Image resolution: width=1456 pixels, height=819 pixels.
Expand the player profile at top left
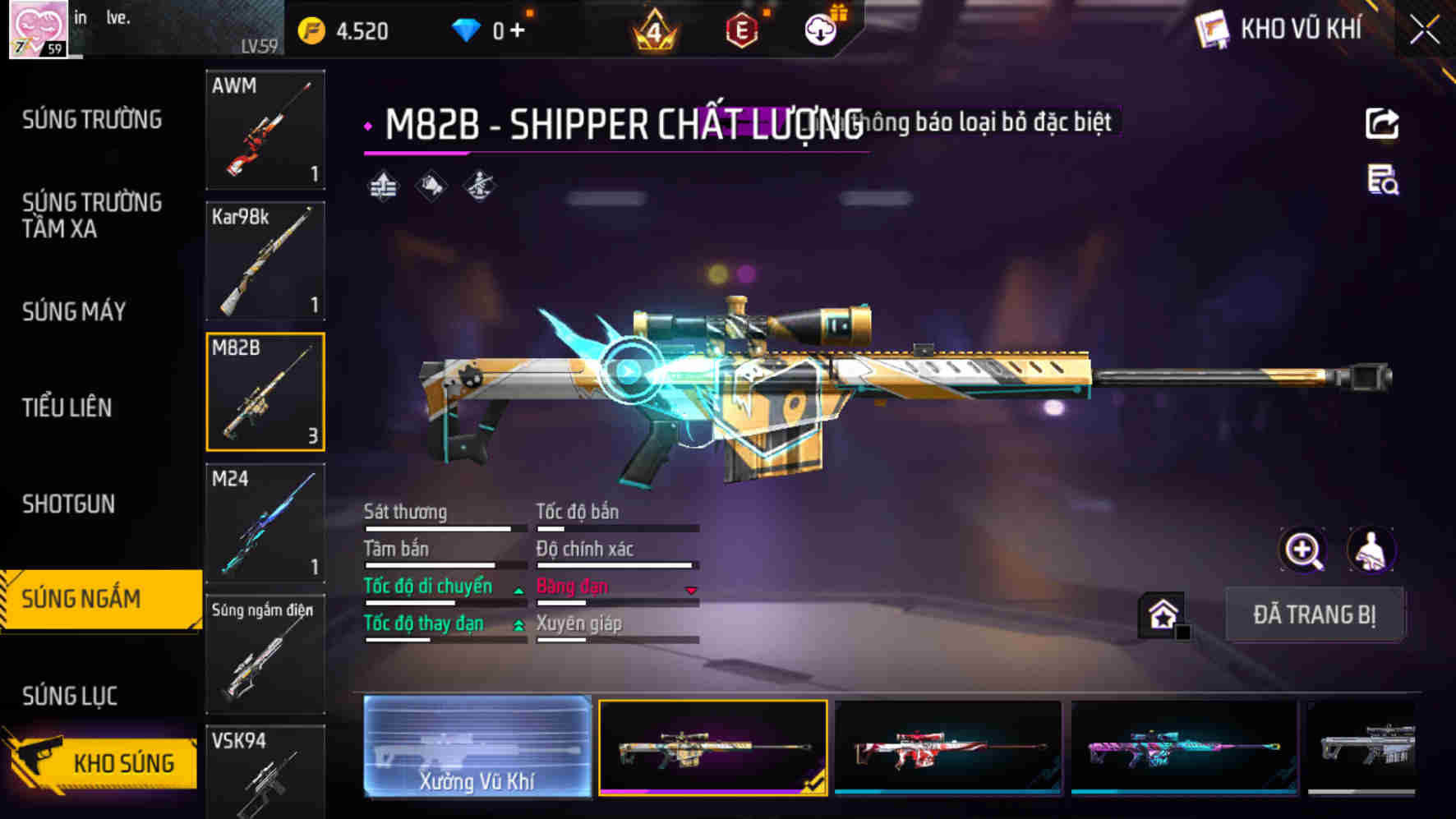coord(37,29)
